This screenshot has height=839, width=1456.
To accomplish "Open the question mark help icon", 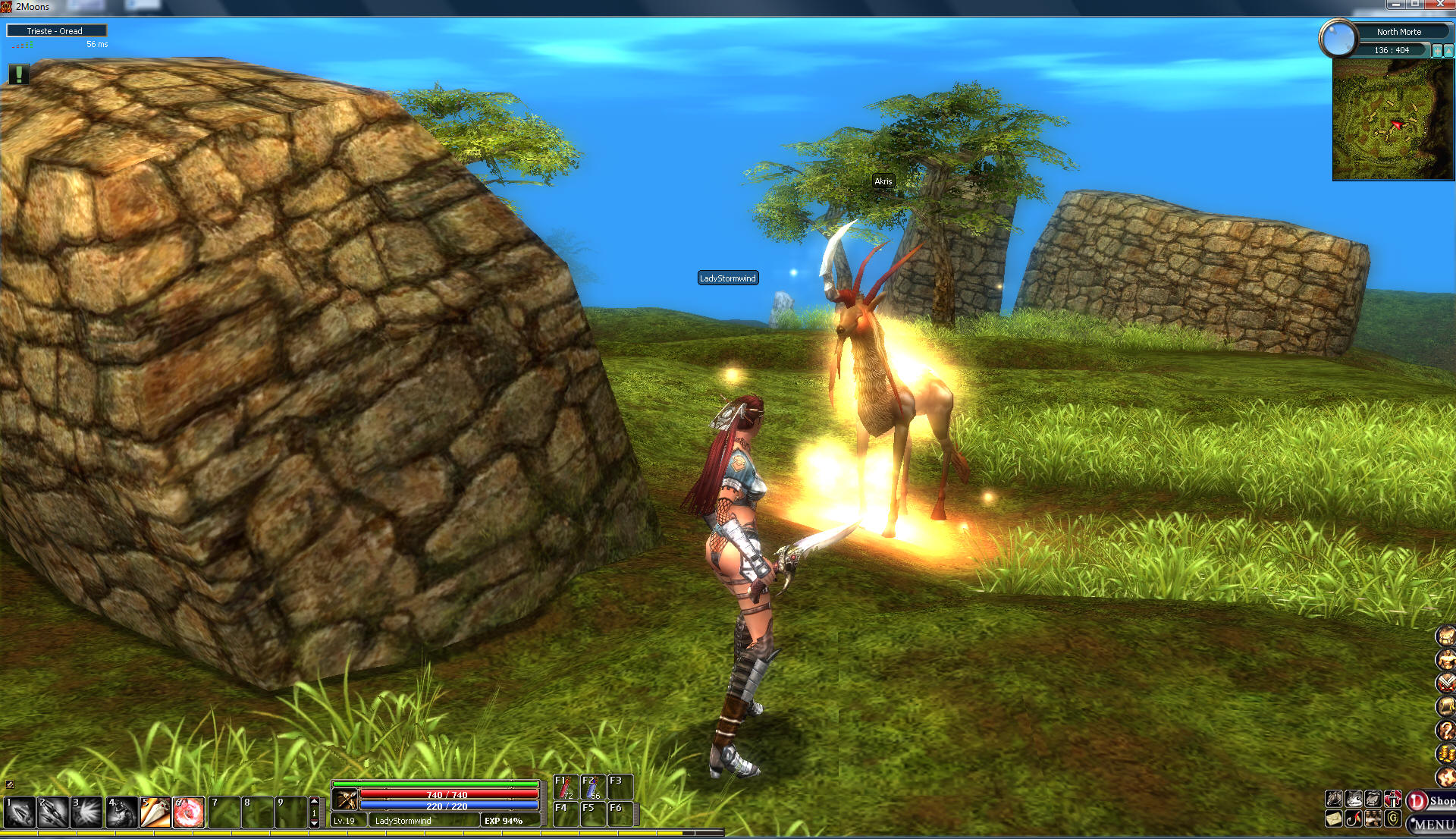I will point(1445,730).
